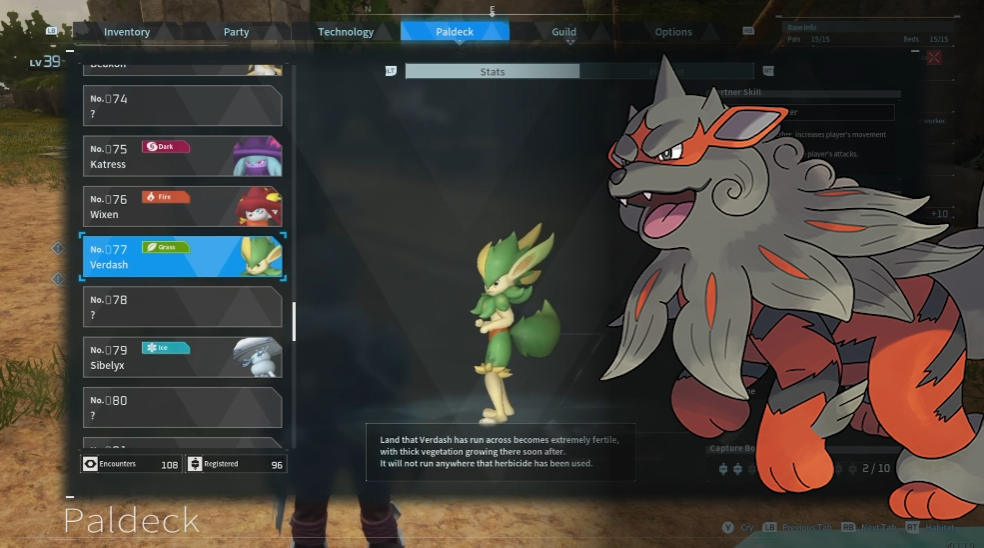
Task: Go to the Technology tab
Action: point(345,32)
